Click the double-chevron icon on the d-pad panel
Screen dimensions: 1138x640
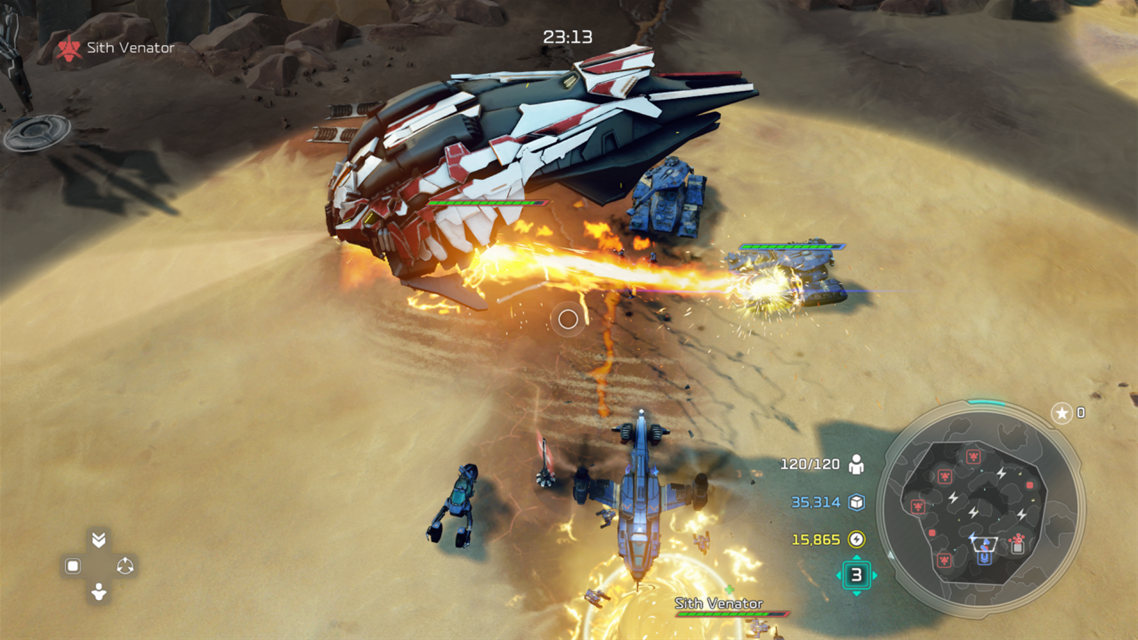click(98, 540)
